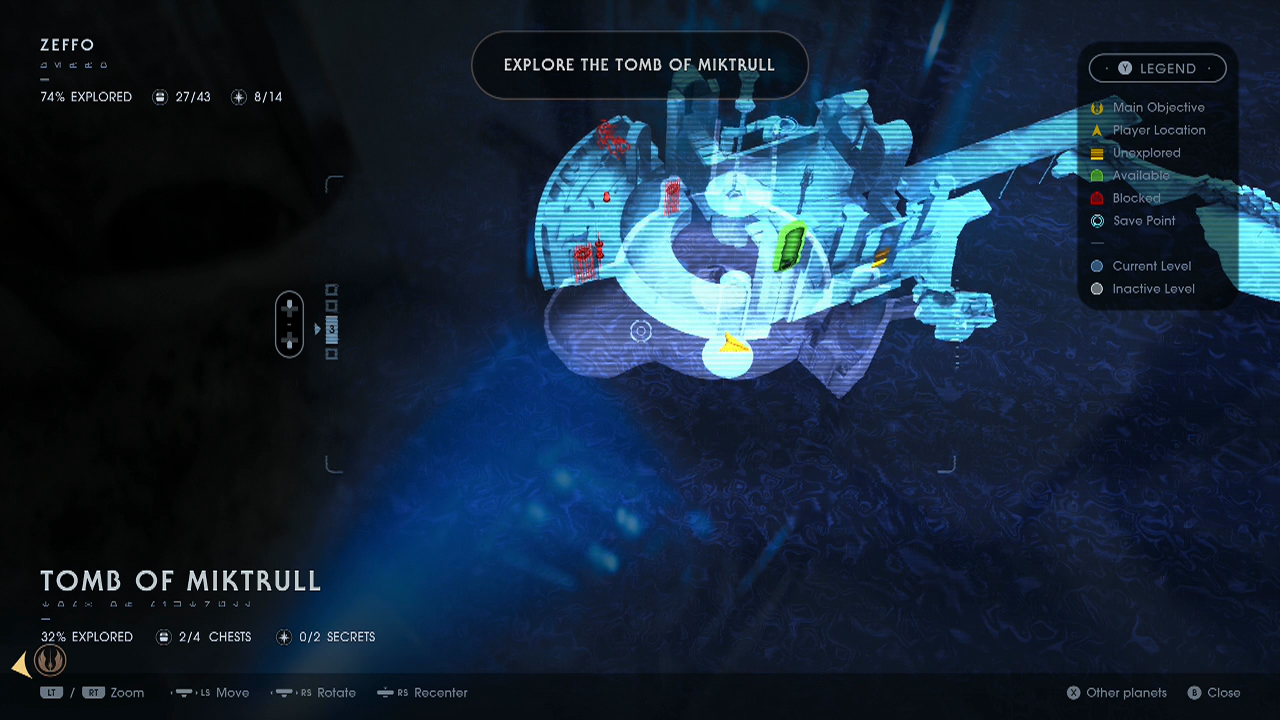The image size is (1280, 720).
Task: Click the Unexplored area legend icon
Action: 1097,152
